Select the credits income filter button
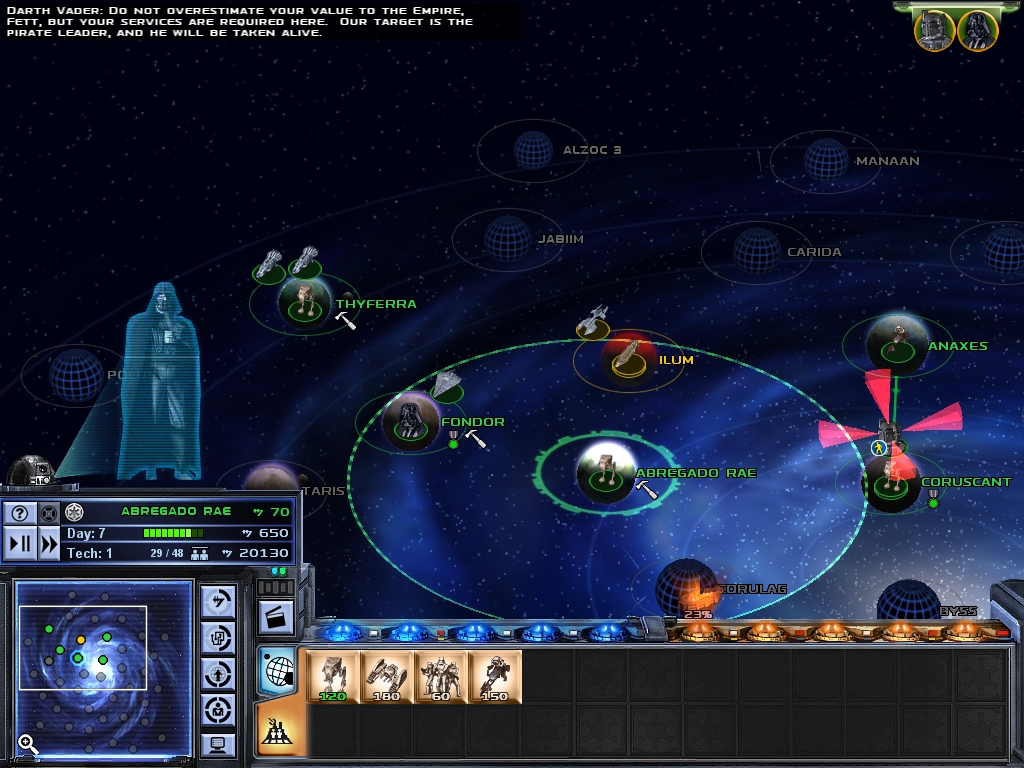1024x768 pixels. 219,601
